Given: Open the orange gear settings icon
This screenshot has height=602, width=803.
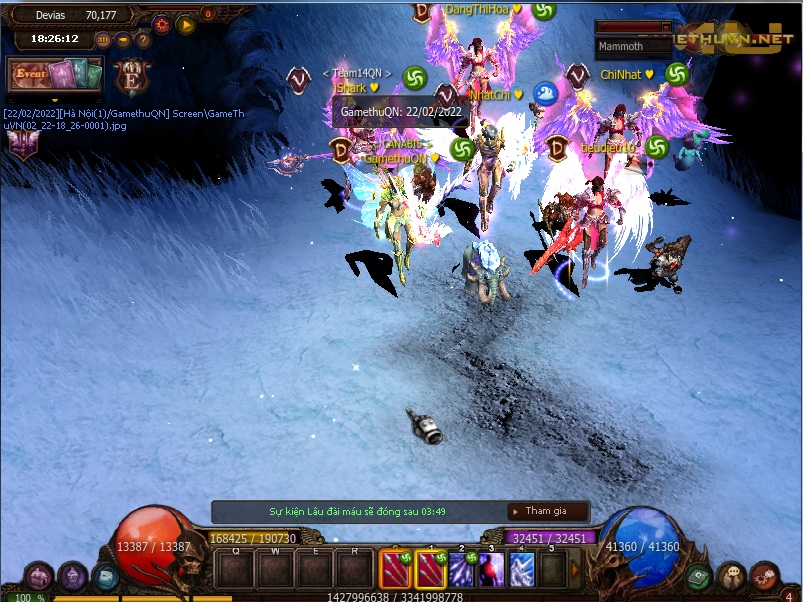Looking at the screenshot, I should tap(162, 24).
